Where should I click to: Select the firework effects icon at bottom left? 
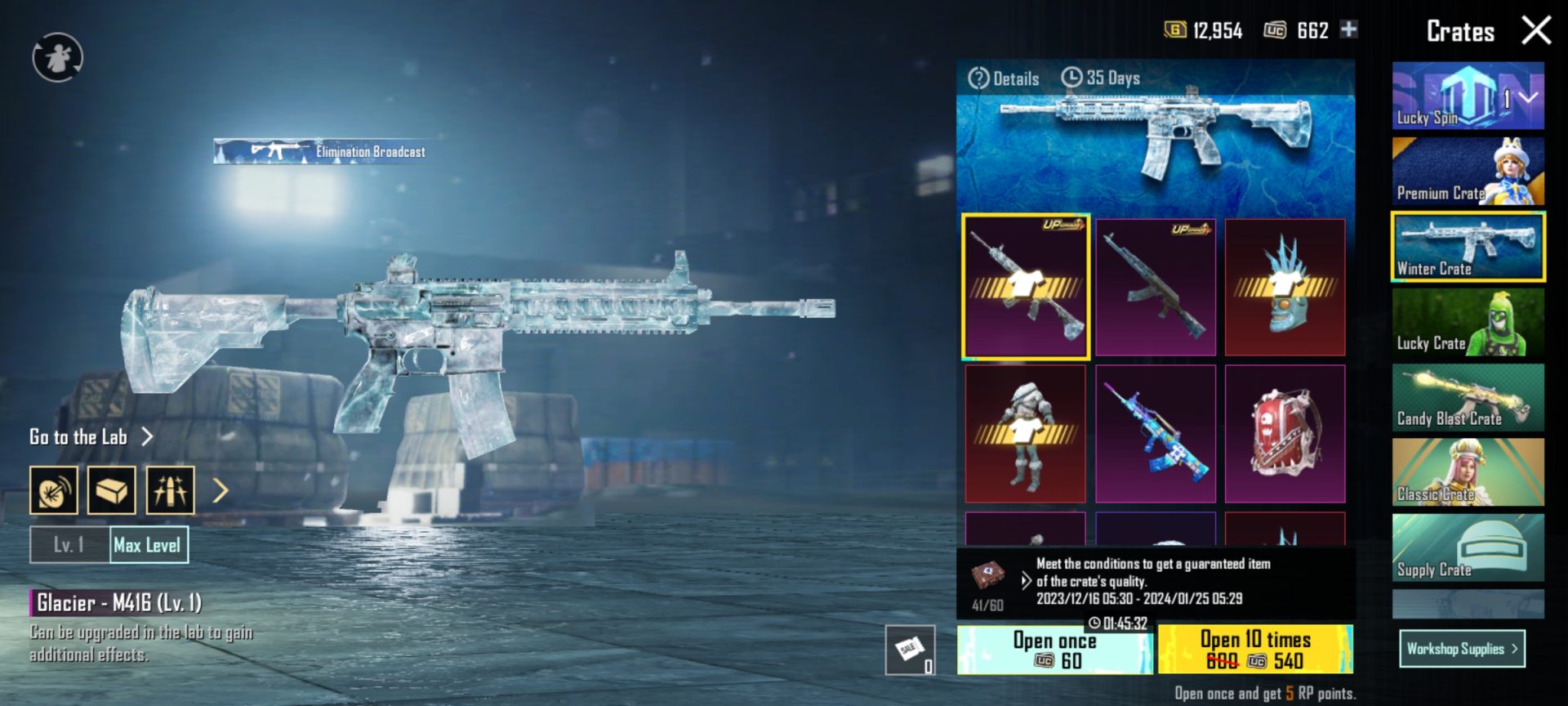point(169,489)
